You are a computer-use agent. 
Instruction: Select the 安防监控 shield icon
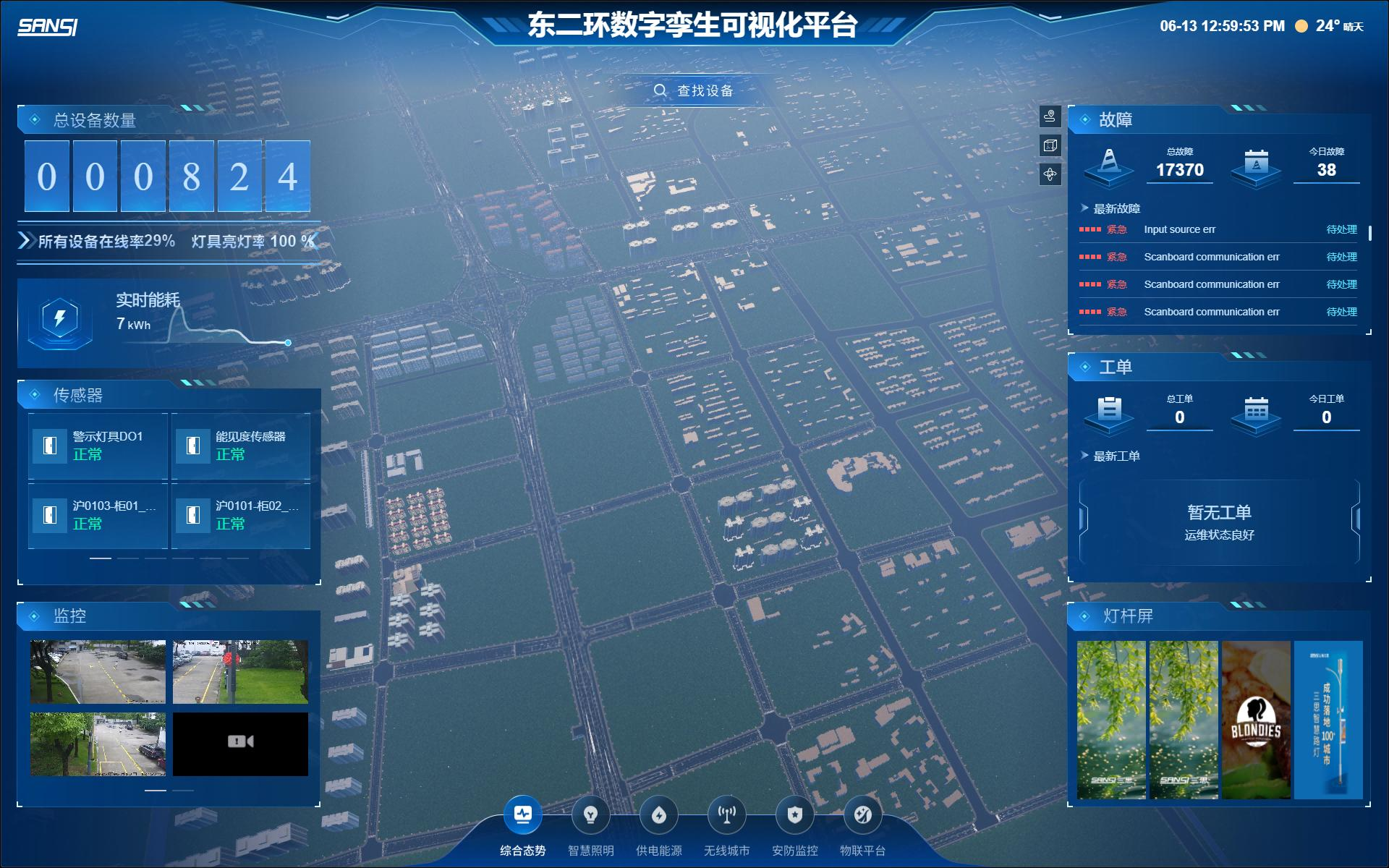(x=794, y=813)
